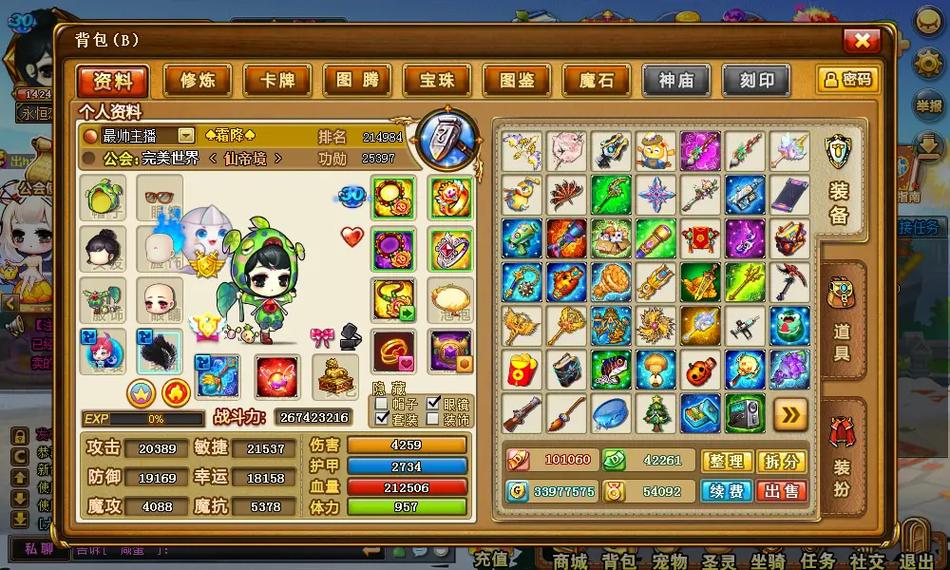Toggle the 帽子 hide checkbox
This screenshot has height=570, width=950.
381,403
